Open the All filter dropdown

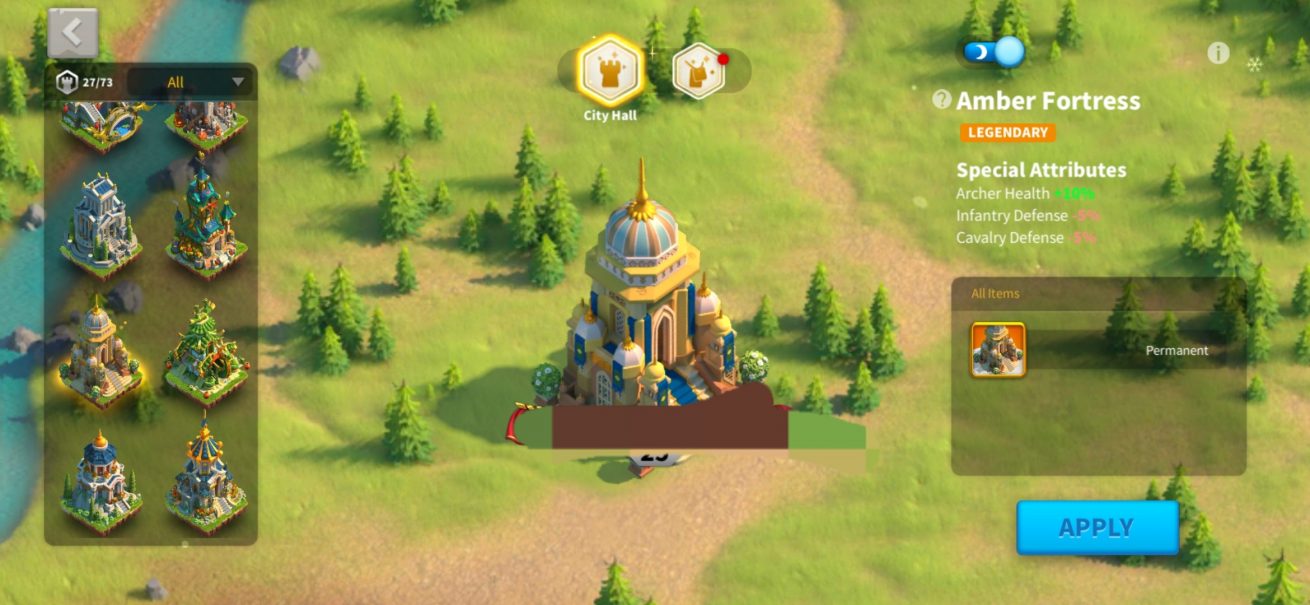click(x=190, y=82)
